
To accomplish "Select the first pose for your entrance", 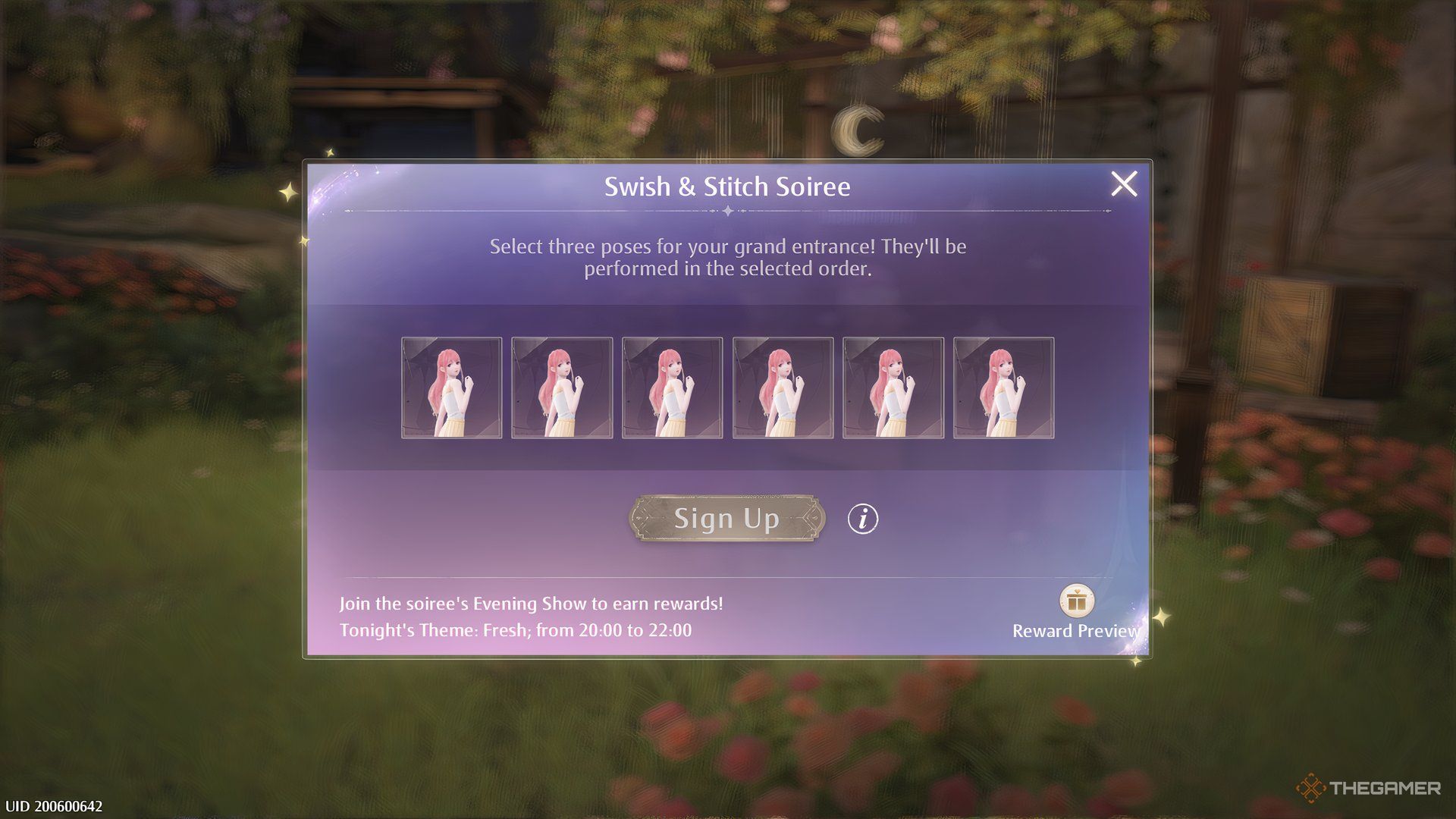I will (x=450, y=388).
